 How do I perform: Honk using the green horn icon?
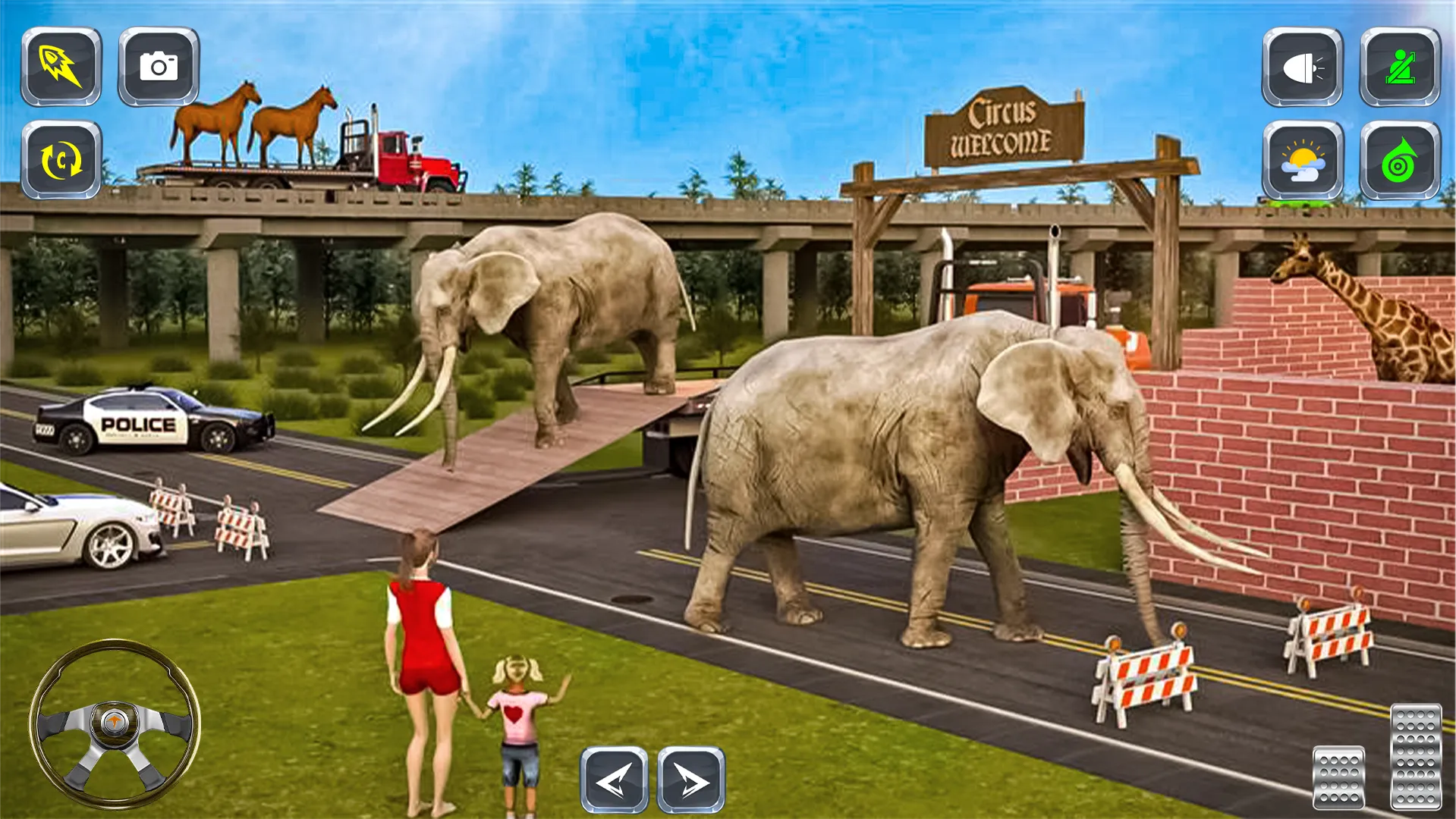[x=1401, y=162]
